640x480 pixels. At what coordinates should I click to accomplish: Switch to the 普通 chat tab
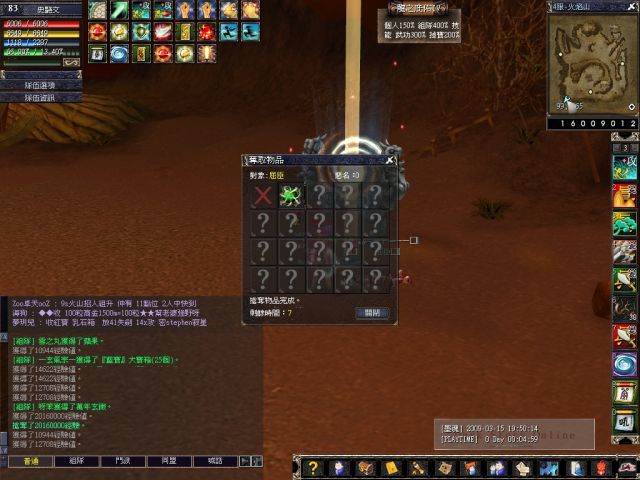coord(30,461)
